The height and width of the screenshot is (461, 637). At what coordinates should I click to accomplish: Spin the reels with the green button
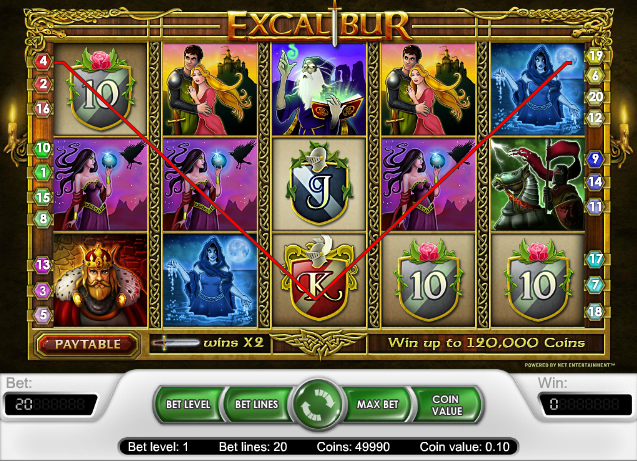pyautogui.click(x=318, y=405)
